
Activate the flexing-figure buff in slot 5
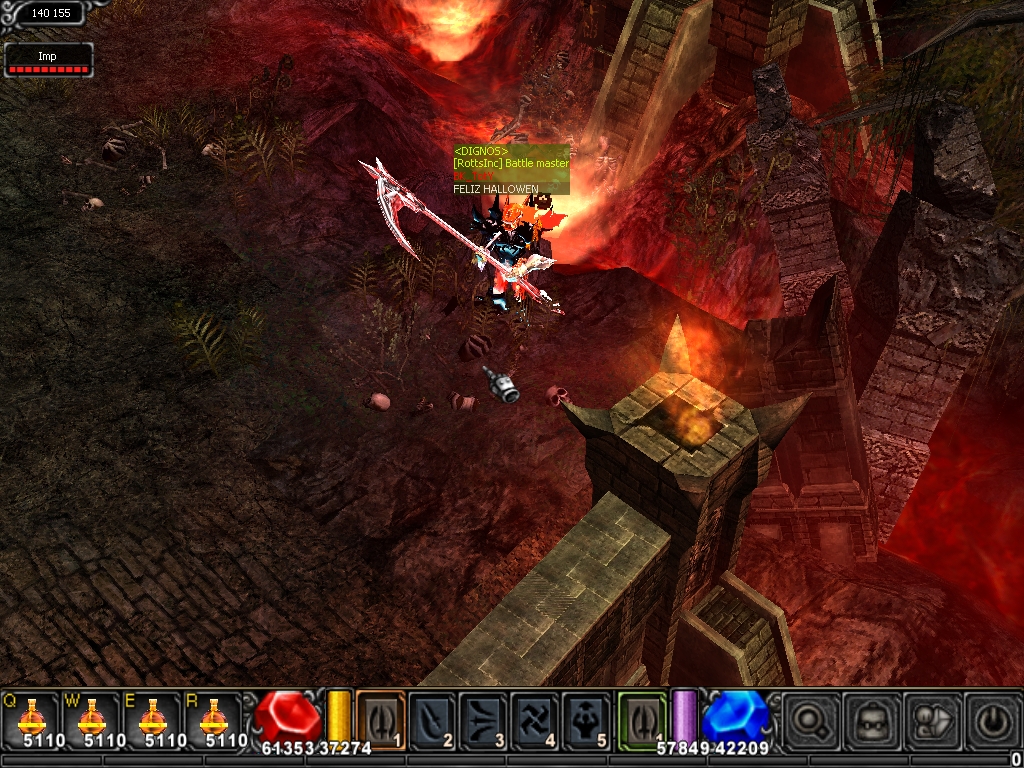coord(585,719)
